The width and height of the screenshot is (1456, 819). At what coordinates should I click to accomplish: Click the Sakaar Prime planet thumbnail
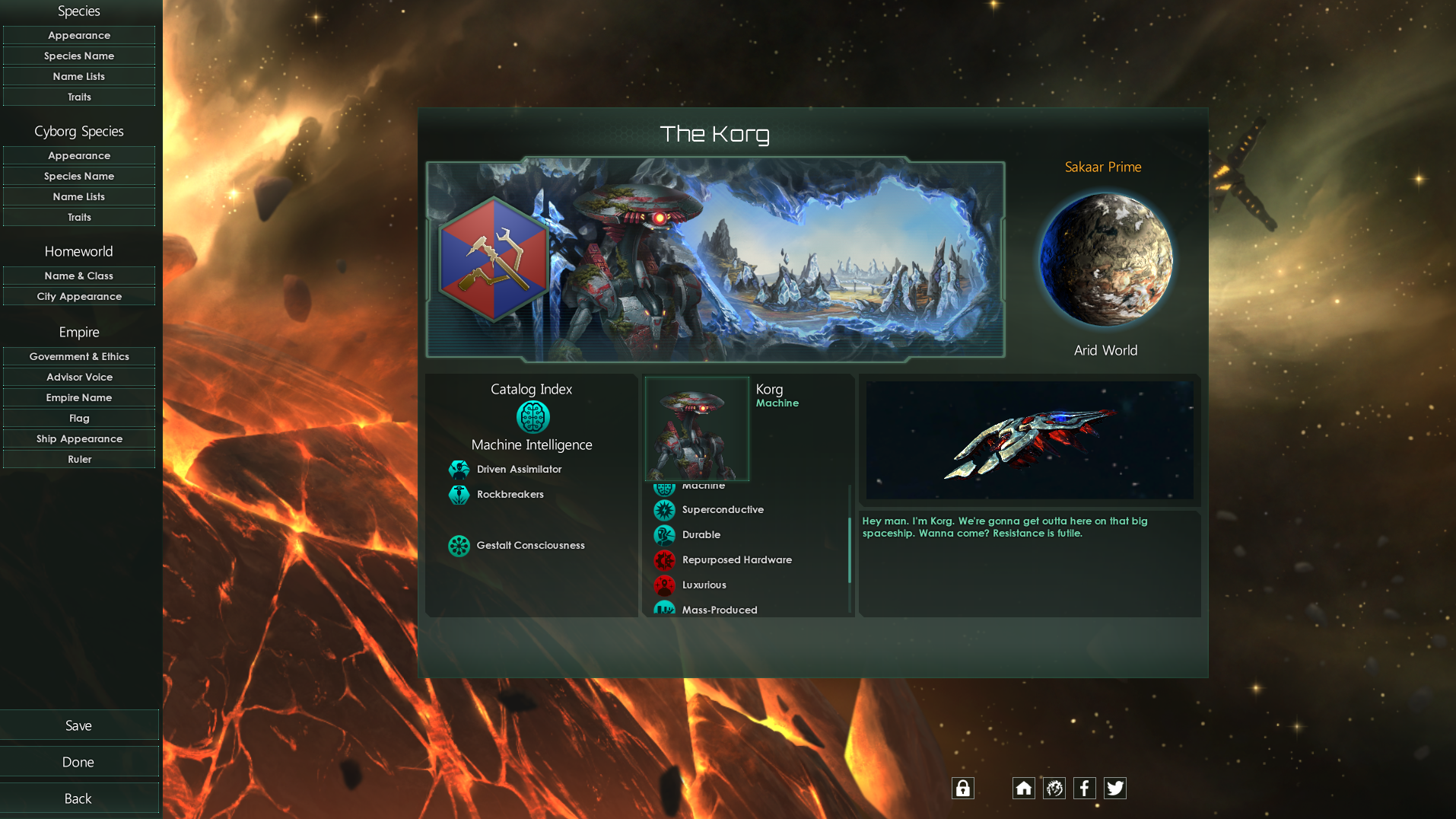tap(1105, 259)
